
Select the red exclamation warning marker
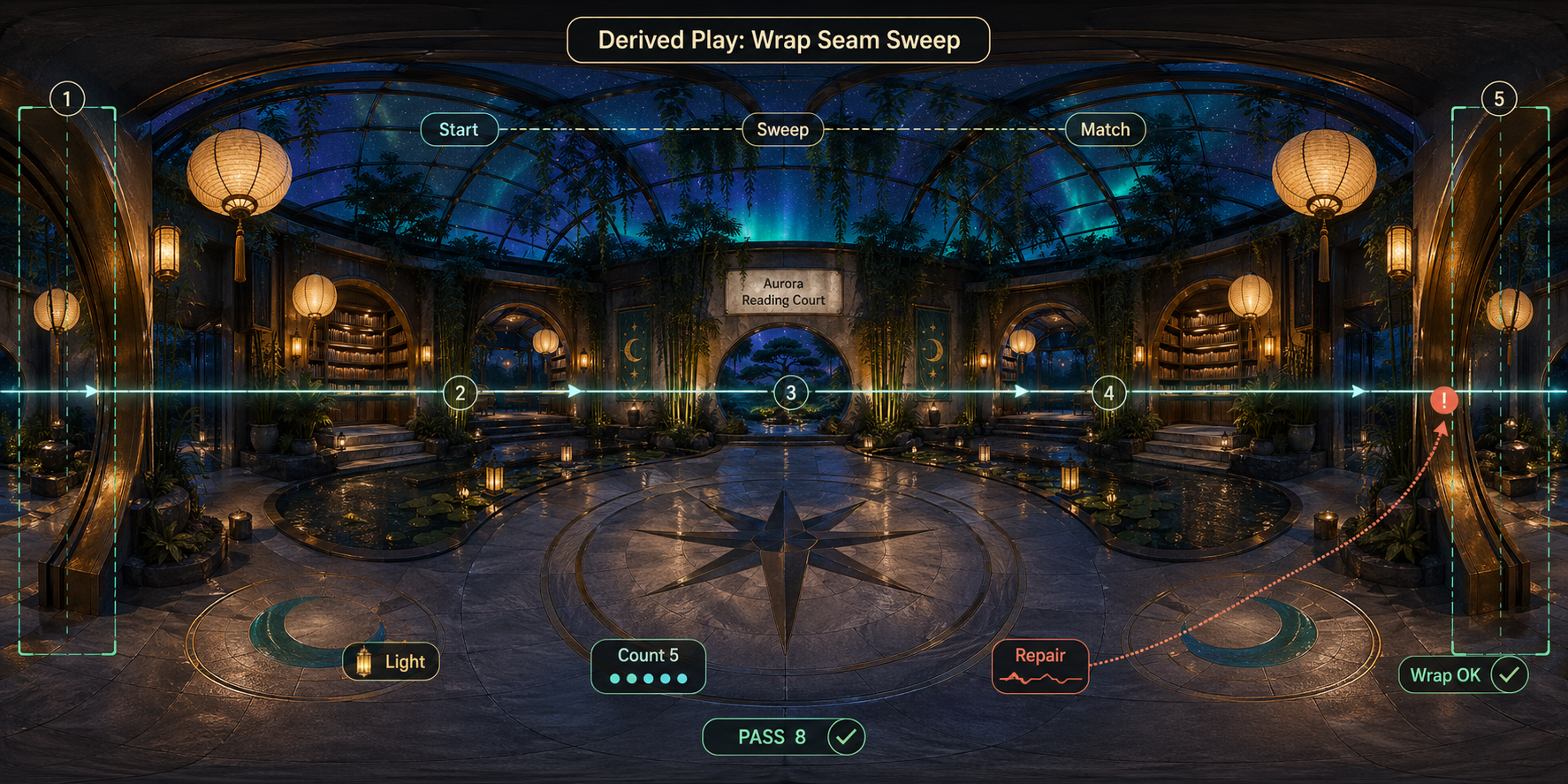point(1444,400)
